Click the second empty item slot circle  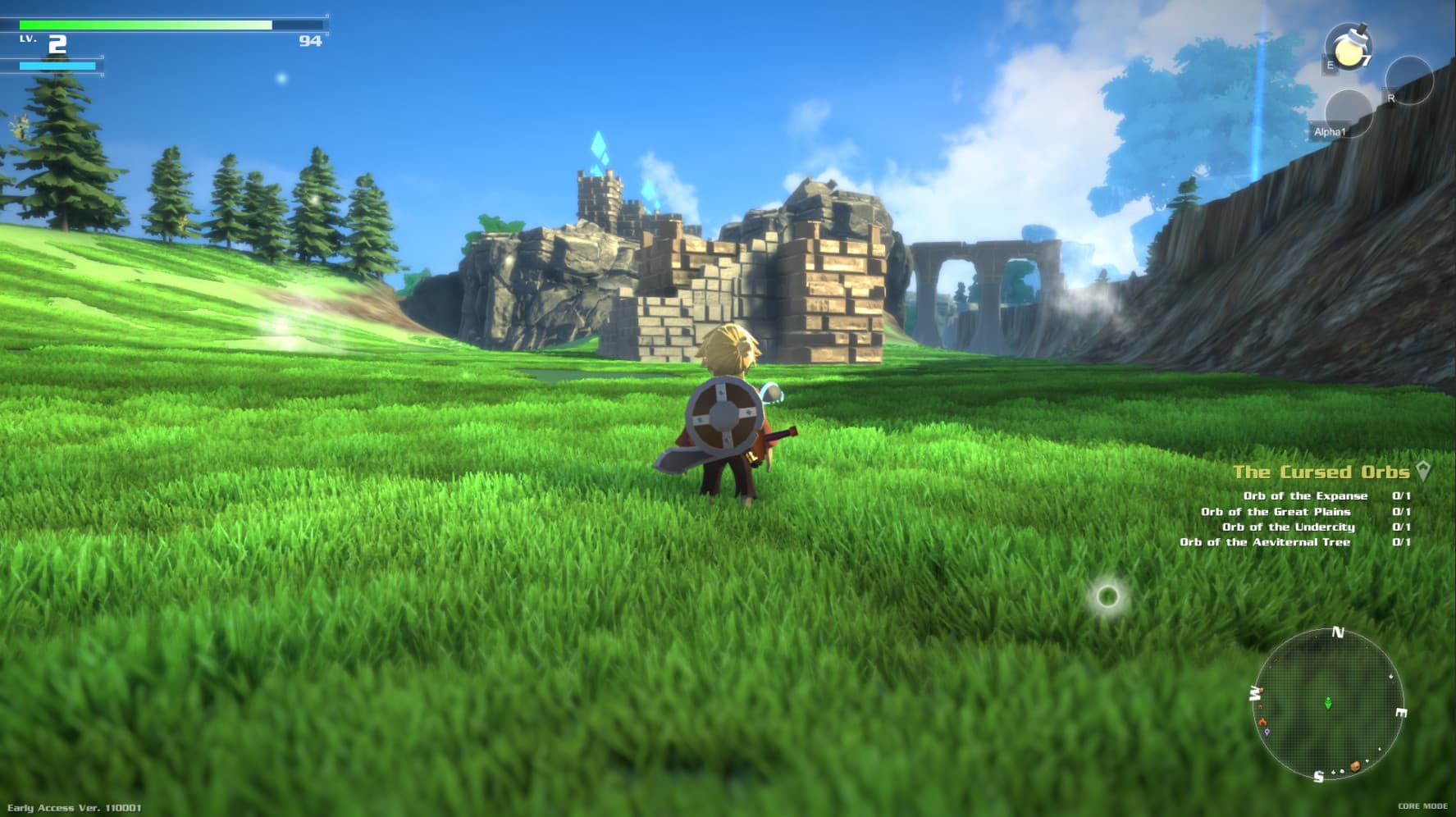1349,115
